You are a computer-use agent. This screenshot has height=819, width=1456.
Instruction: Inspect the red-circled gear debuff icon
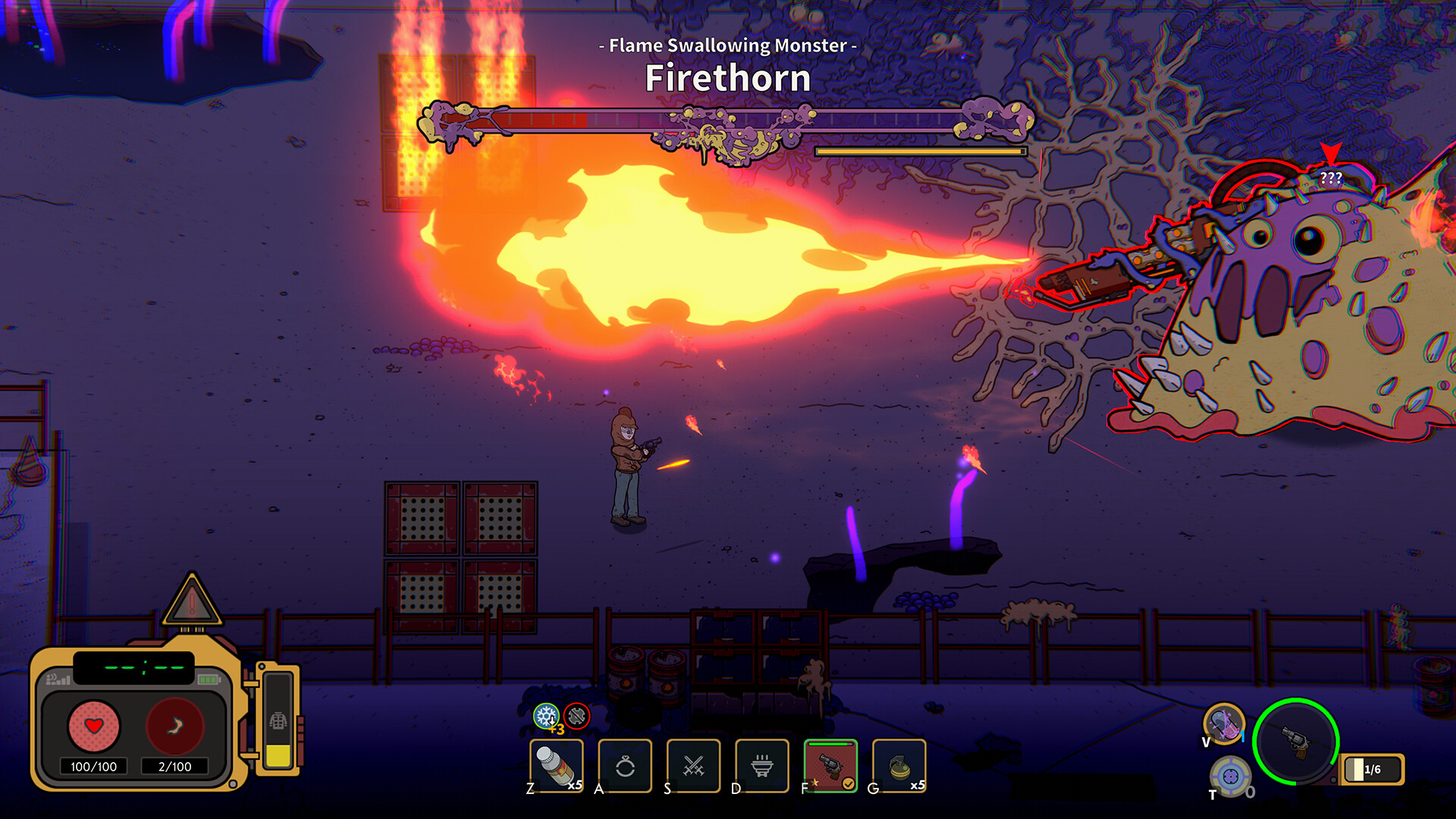(x=577, y=715)
